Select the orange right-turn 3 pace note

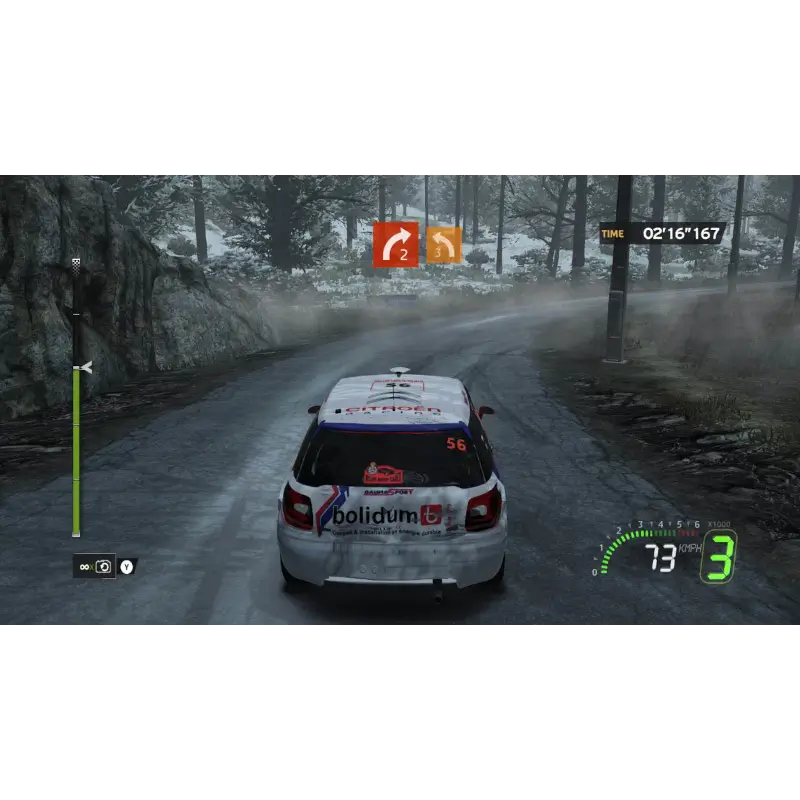(444, 245)
